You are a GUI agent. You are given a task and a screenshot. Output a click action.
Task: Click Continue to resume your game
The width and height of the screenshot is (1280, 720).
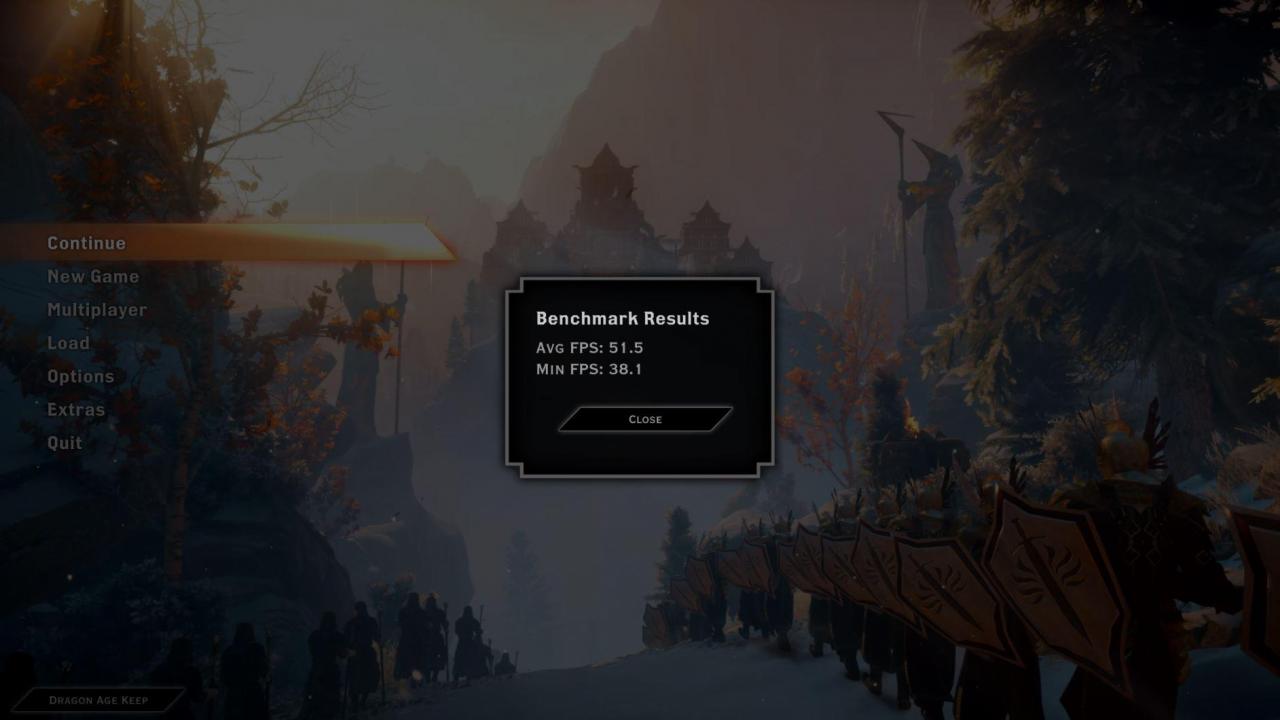pyautogui.click(x=86, y=242)
